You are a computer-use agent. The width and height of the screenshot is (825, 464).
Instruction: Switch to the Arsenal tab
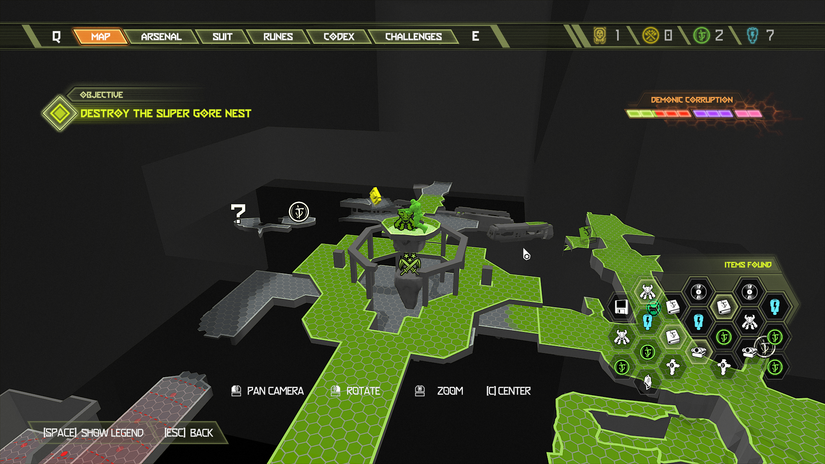(x=161, y=37)
